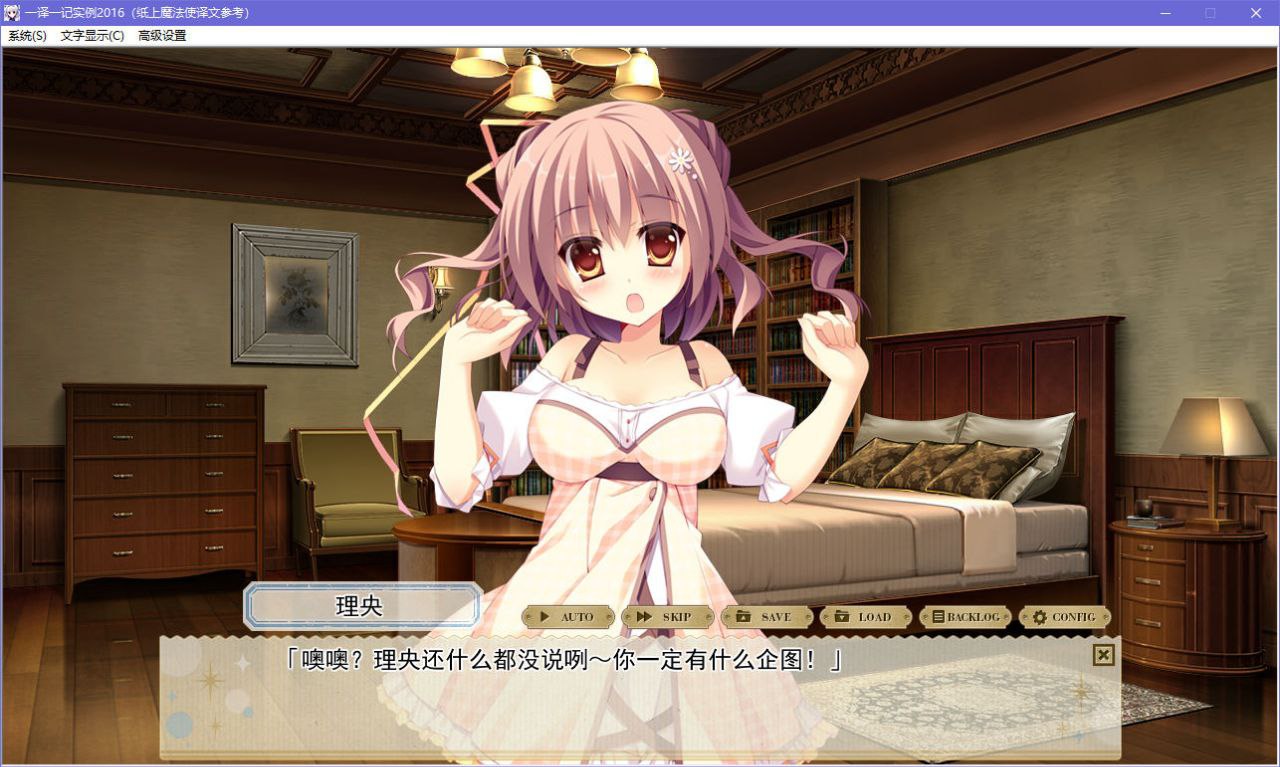This screenshot has width=1280, height=767.
Task: Click the game's character avatar icon in title bar
Action: tap(13, 13)
